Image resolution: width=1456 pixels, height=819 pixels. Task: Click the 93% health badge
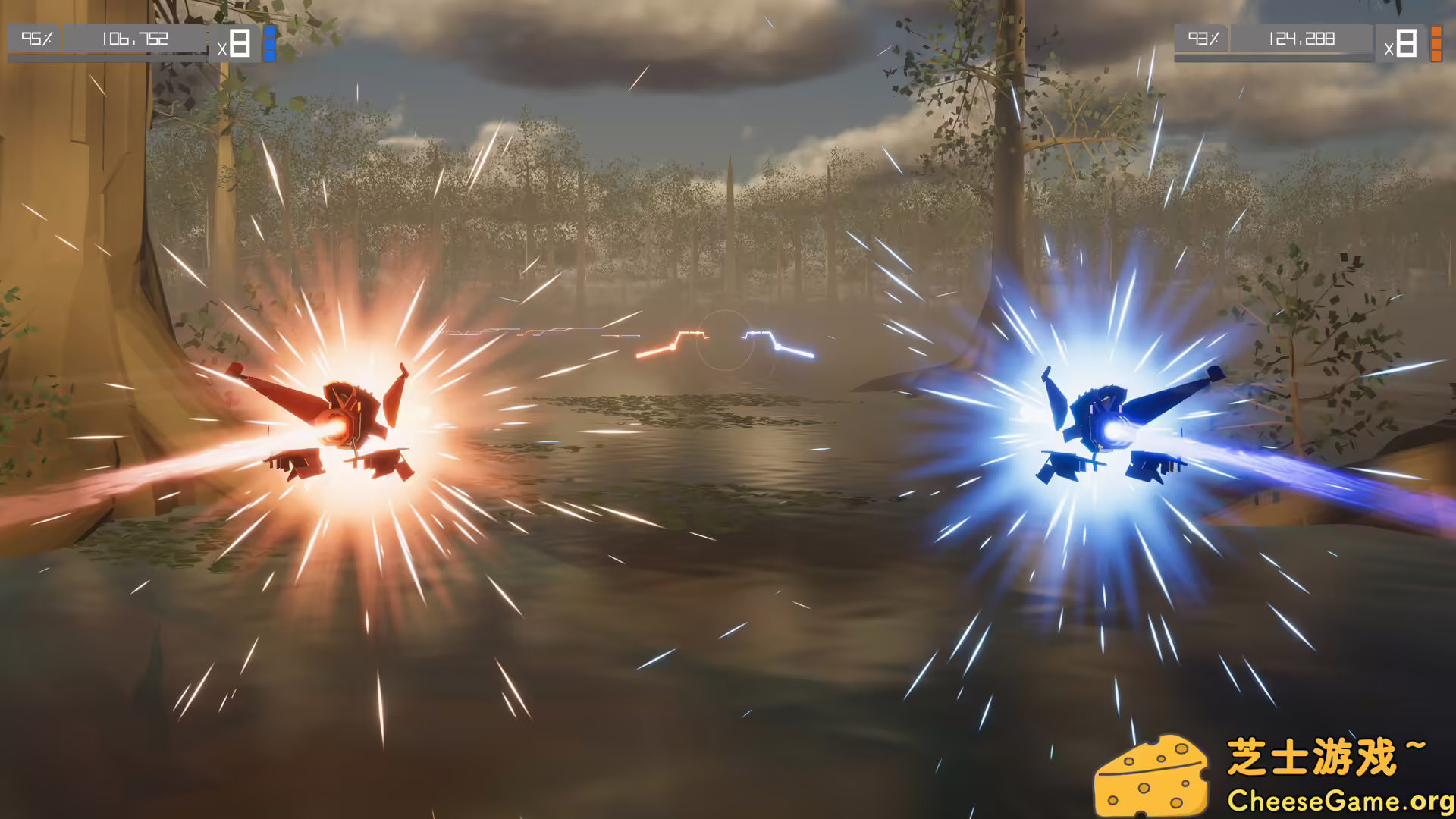click(x=1204, y=39)
